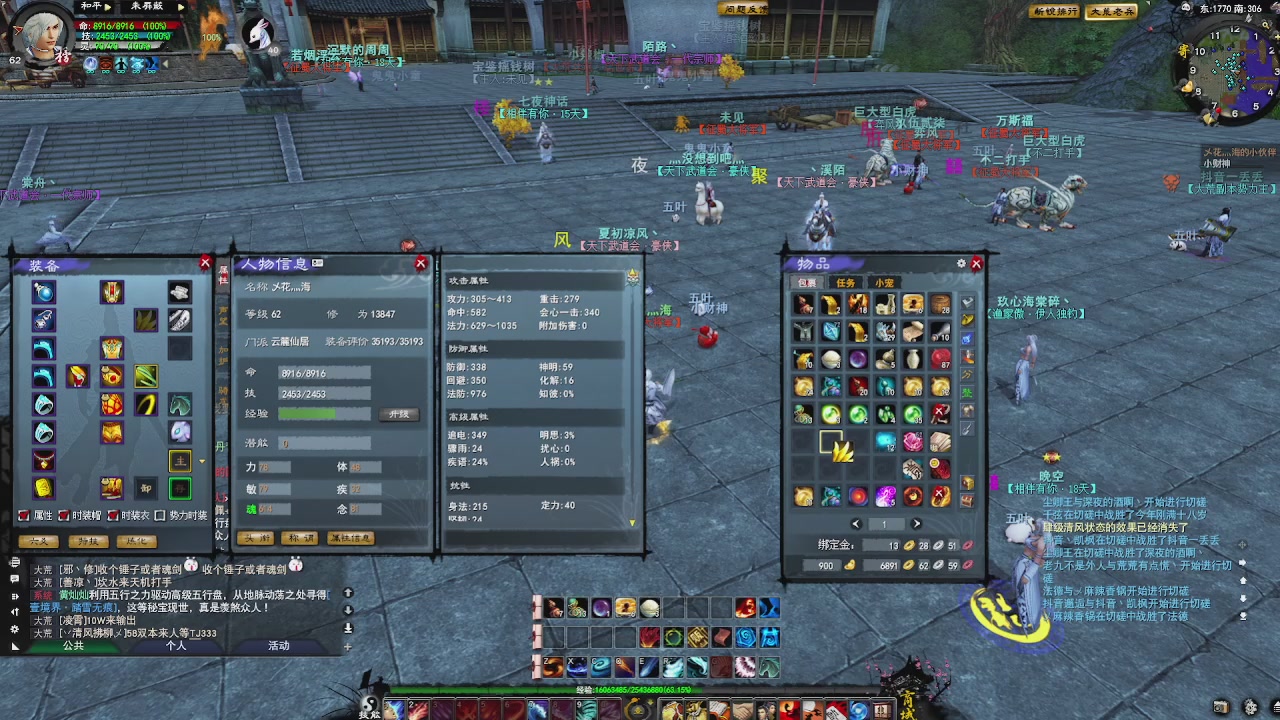Switch chat to the 个人 tab

[x=176, y=646]
